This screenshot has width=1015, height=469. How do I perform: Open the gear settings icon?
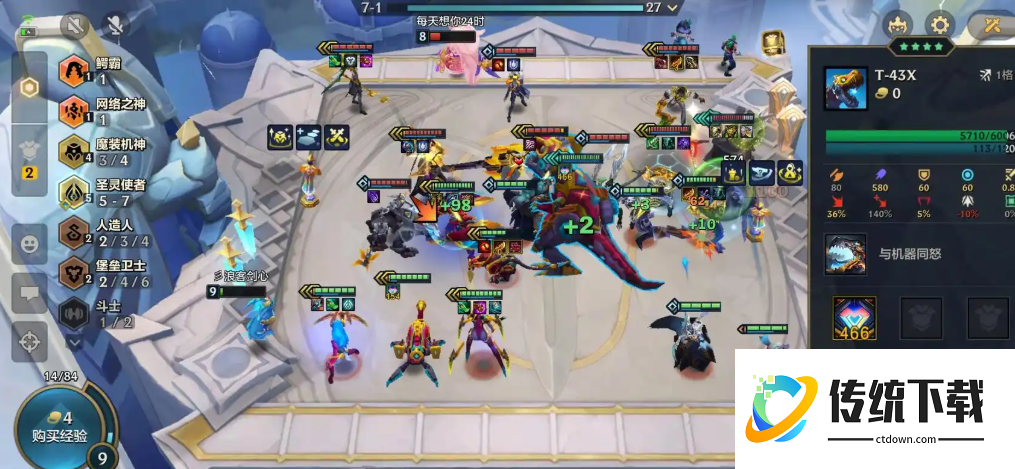coord(940,24)
